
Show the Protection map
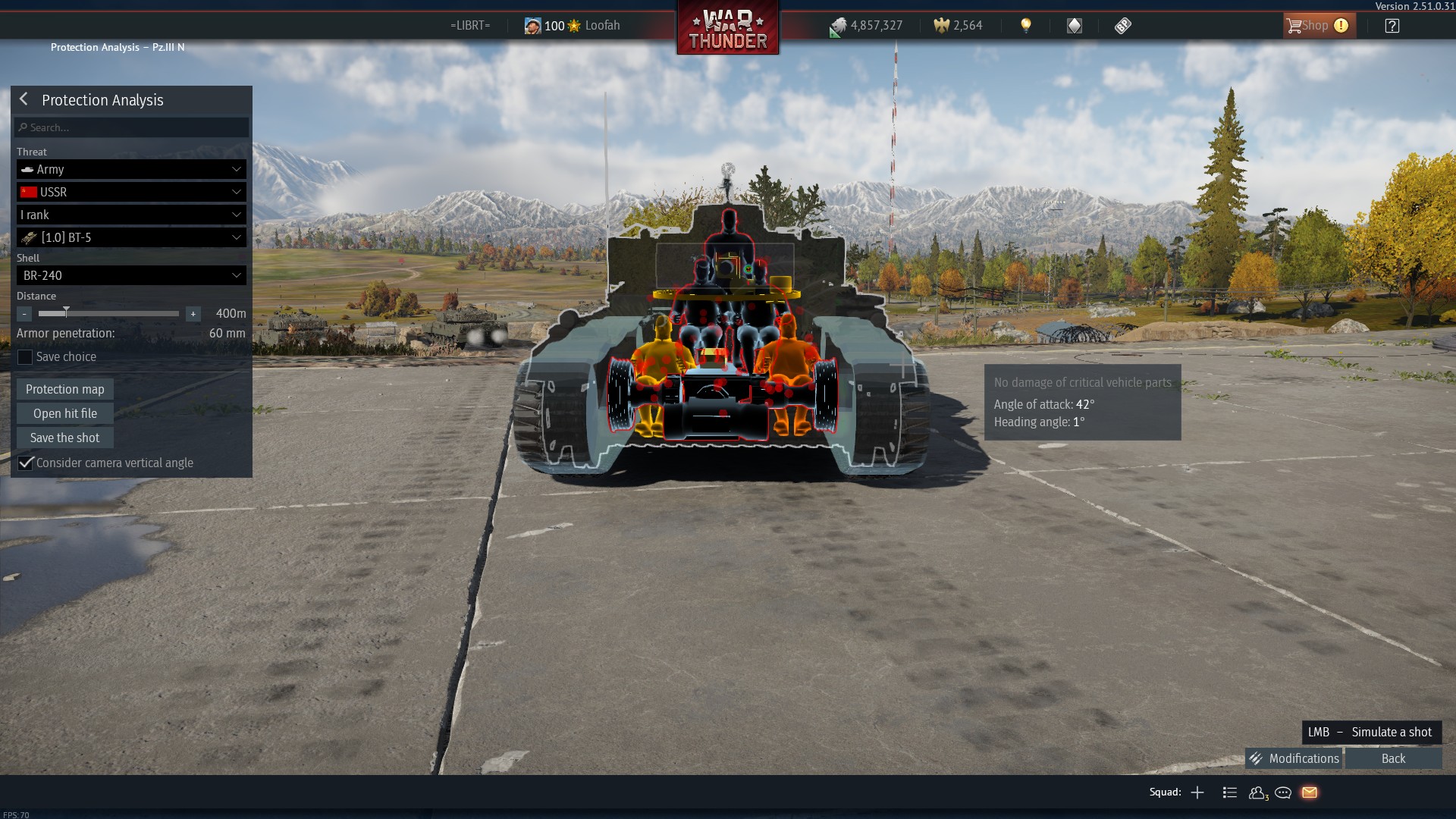point(65,389)
